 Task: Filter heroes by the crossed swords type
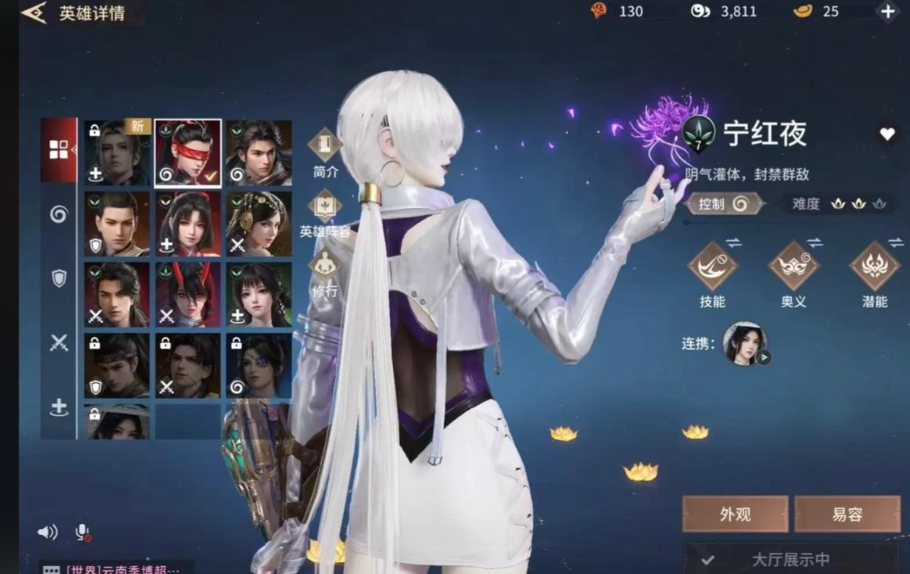tap(59, 343)
